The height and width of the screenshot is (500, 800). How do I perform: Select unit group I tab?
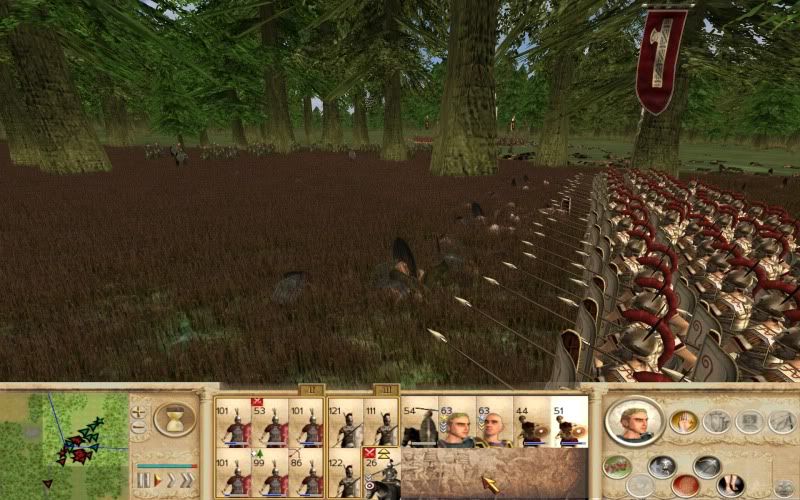310,389
